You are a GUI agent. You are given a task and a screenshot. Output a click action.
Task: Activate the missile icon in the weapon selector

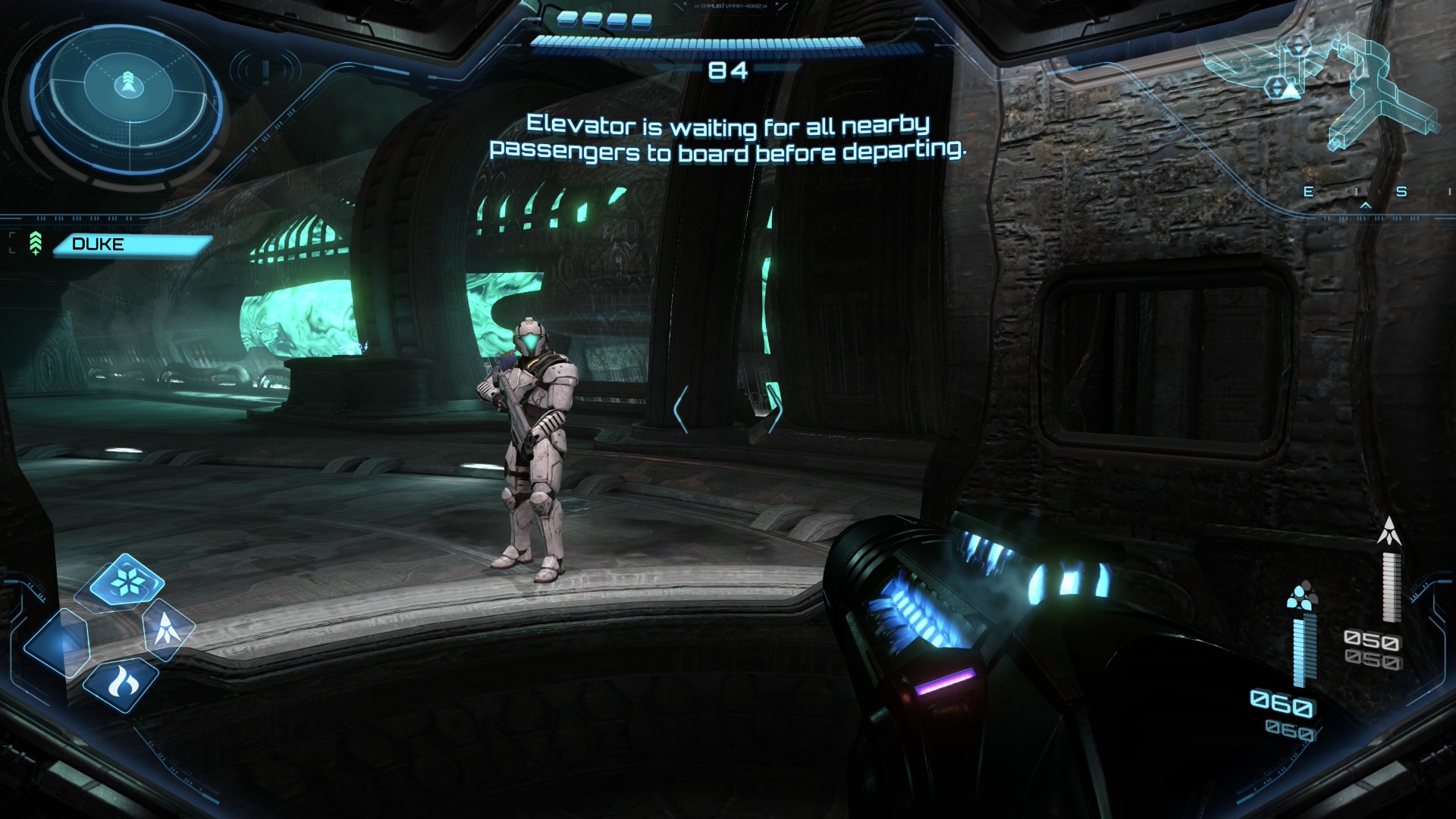coord(167,629)
